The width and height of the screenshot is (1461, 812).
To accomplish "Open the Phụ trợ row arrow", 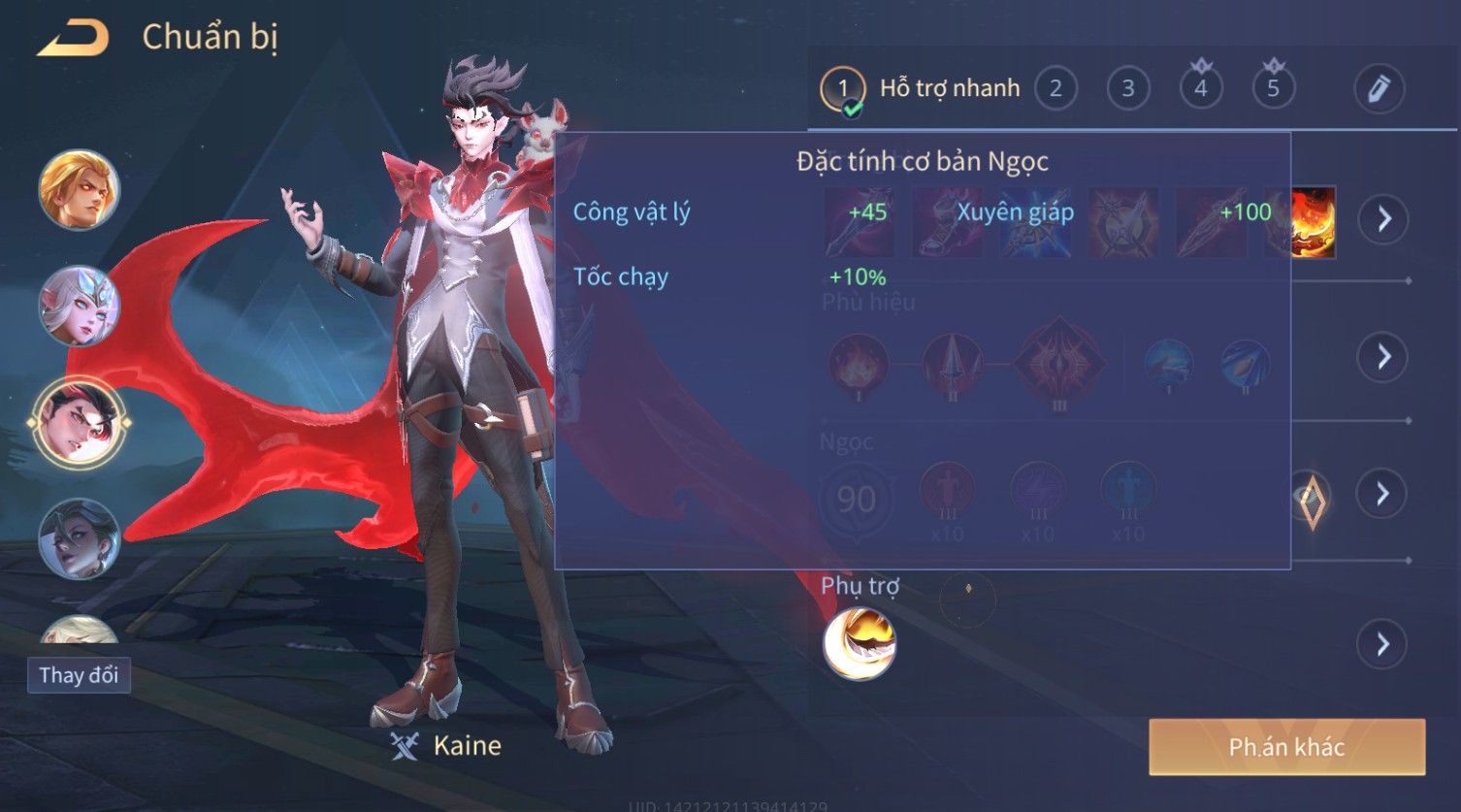I will pyautogui.click(x=1383, y=644).
